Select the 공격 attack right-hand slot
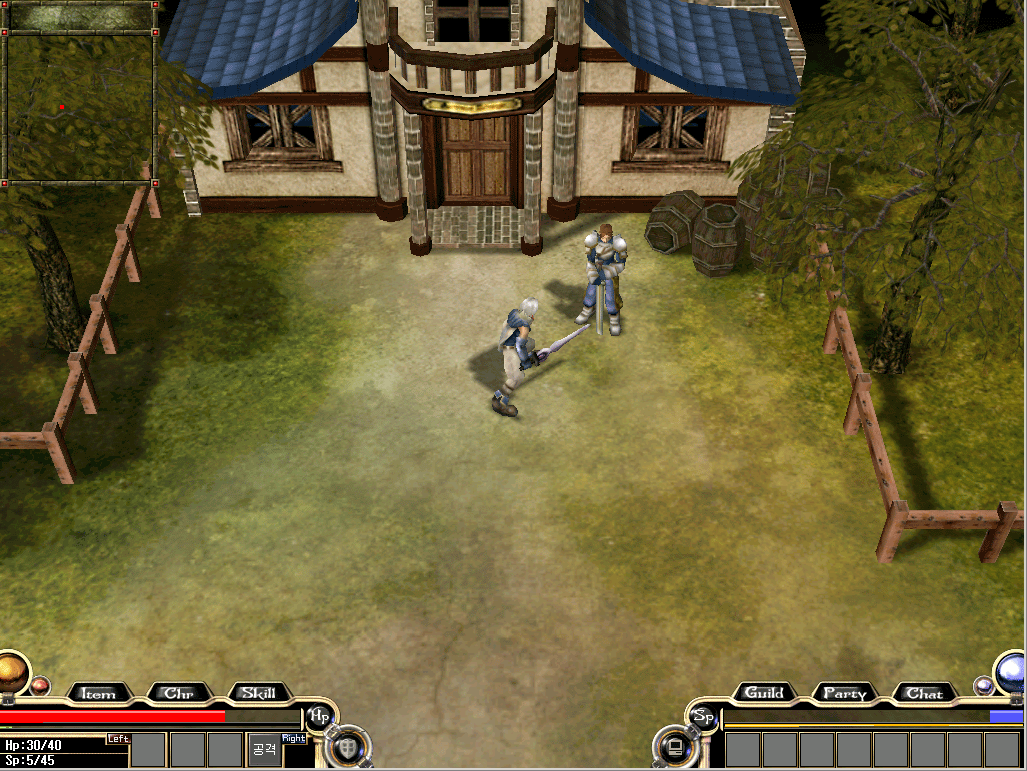Viewport: 1027px width, 771px height. pos(264,749)
